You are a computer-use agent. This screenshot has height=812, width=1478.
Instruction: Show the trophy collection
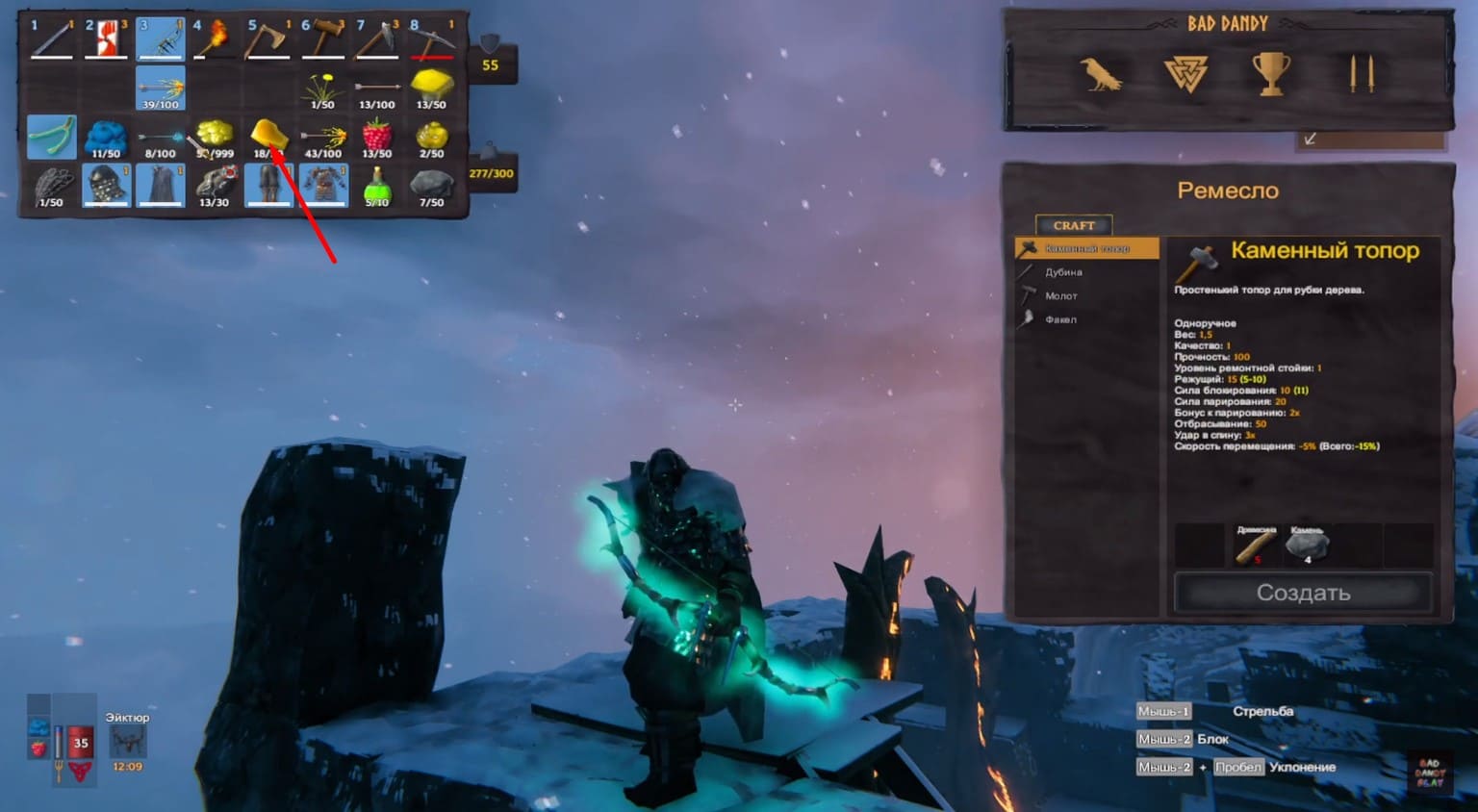click(x=1270, y=74)
